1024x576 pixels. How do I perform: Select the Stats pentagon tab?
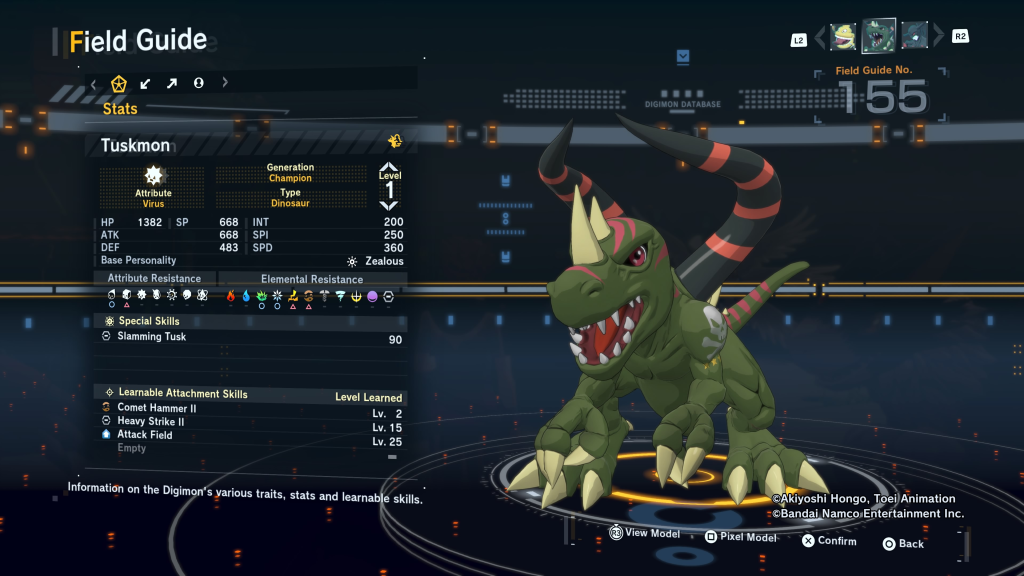[119, 83]
